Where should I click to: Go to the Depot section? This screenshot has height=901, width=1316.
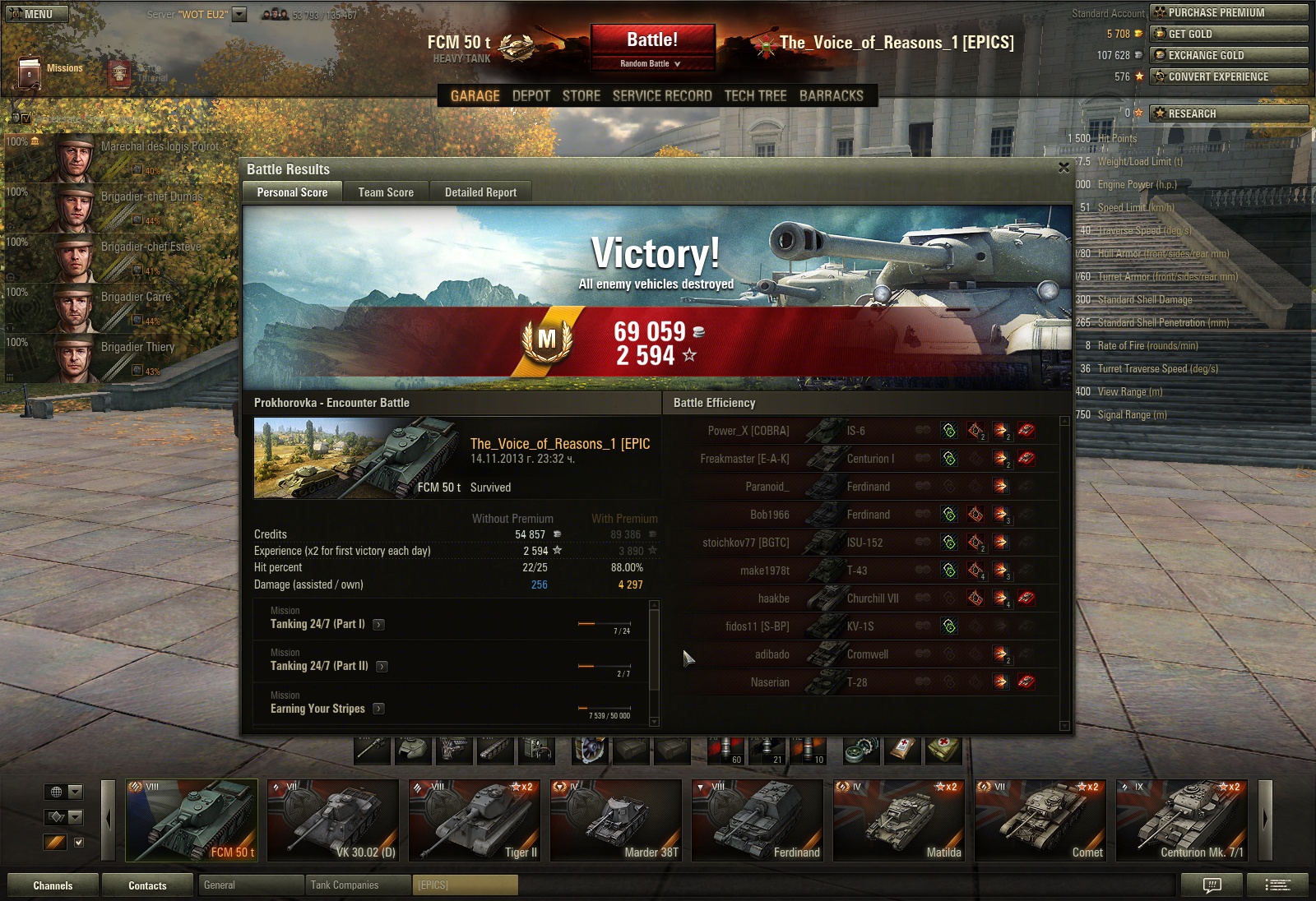[x=531, y=96]
